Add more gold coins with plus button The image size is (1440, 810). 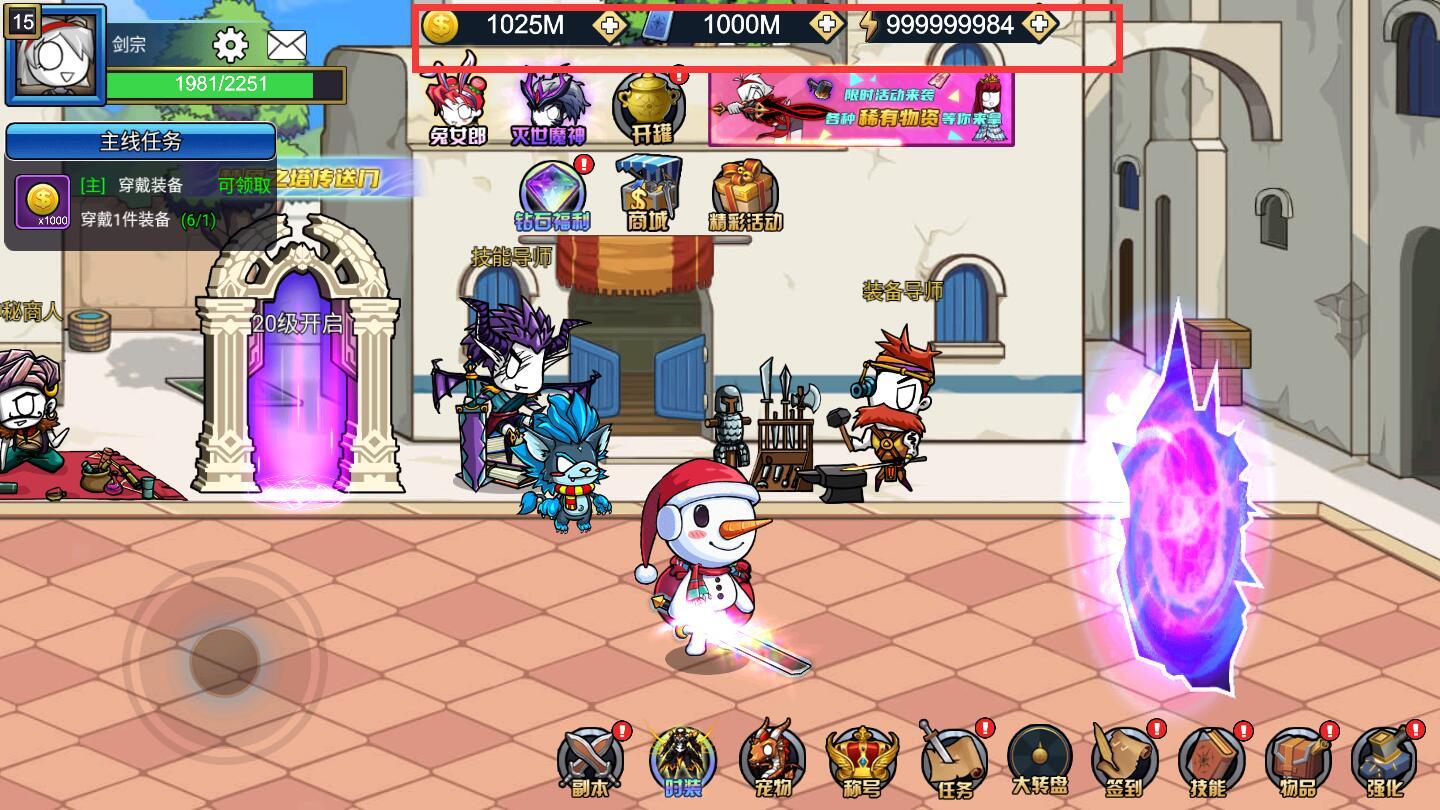pos(609,26)
